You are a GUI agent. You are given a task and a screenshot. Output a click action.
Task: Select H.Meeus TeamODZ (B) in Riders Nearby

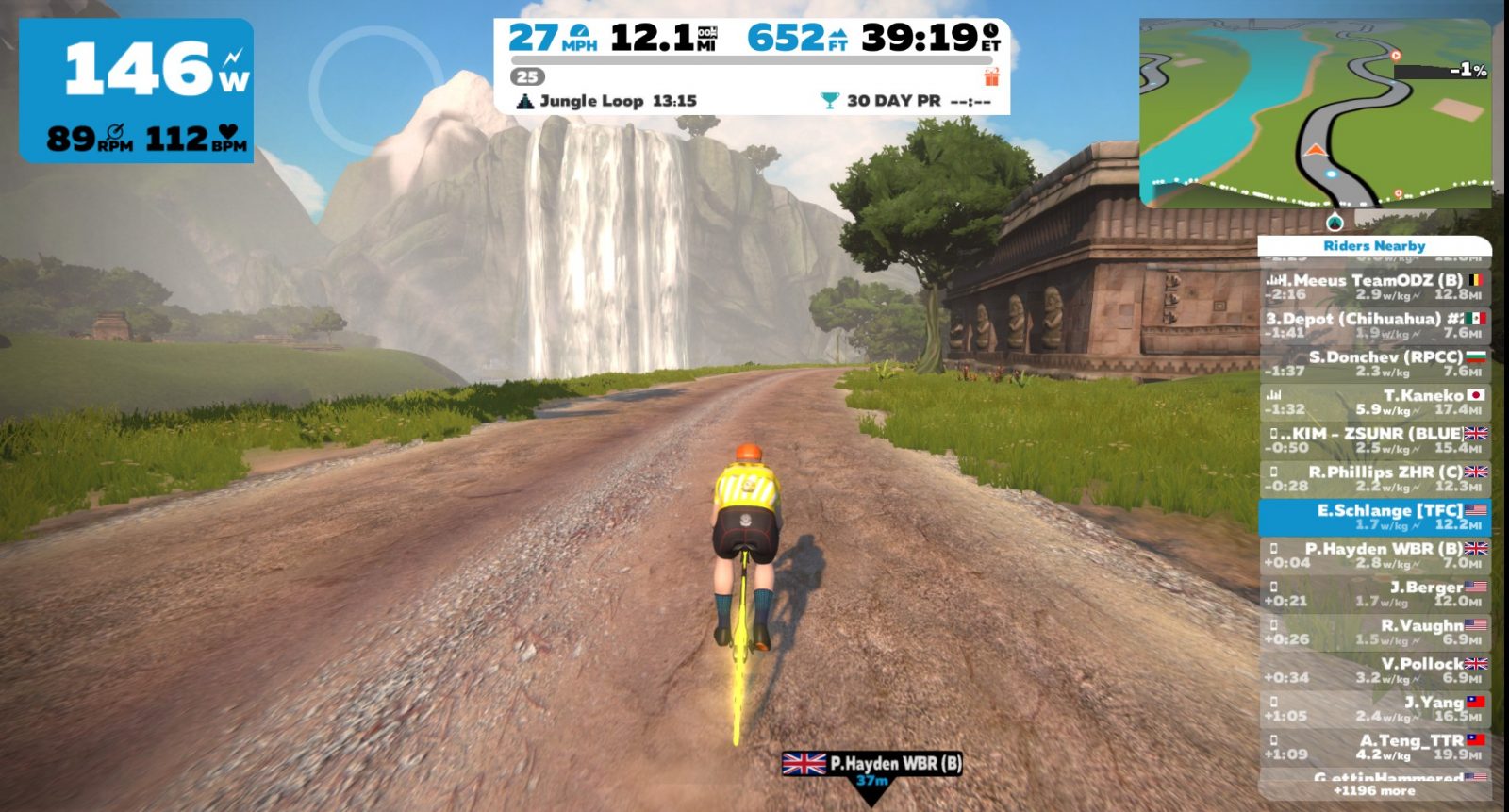1374,287
